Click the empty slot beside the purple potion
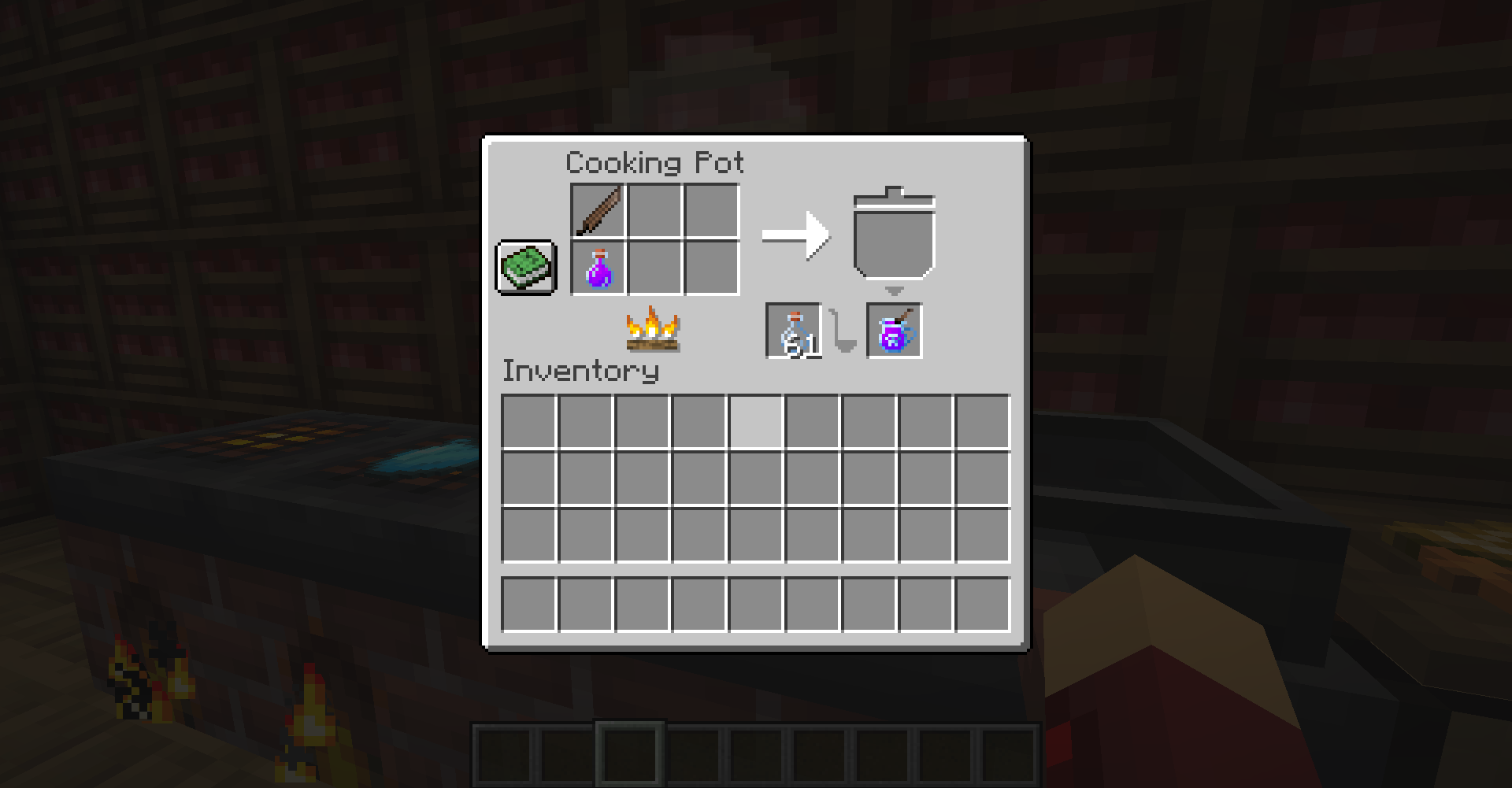1512x788 pixels. (x=654, y=267)
